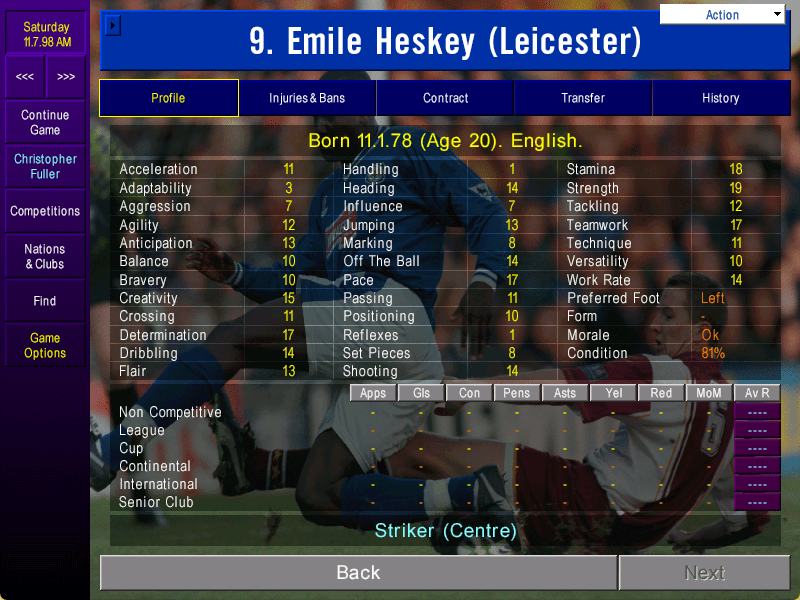This screenshot has width=800, height=600.
Task: Open Game Options
Action: [45, 346]
